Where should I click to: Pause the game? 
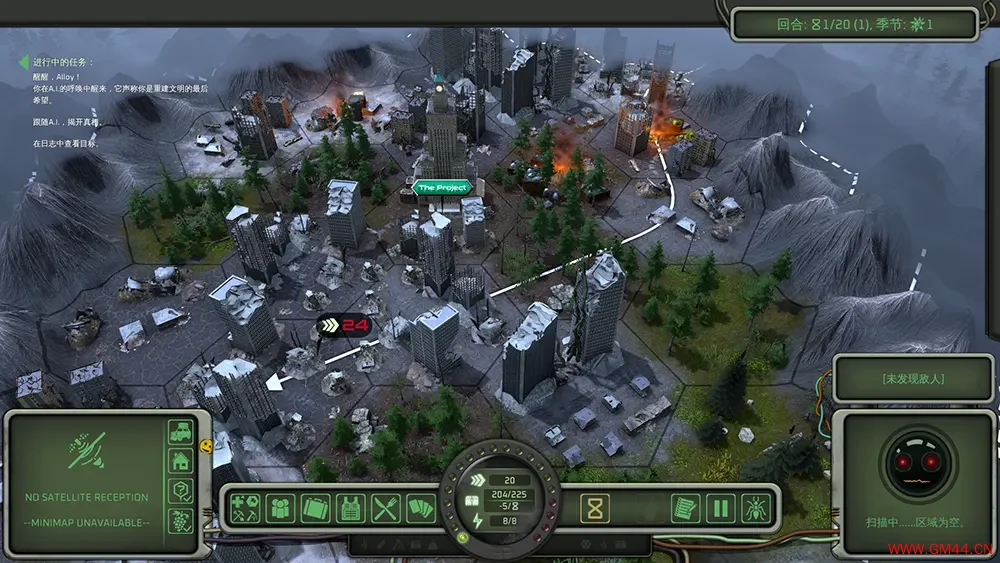pos(720,509)
